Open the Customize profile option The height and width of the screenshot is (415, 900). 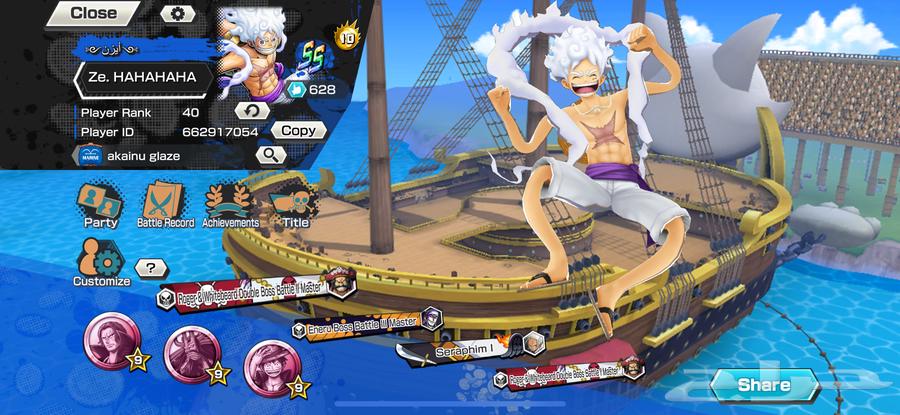tap(101, 264)
